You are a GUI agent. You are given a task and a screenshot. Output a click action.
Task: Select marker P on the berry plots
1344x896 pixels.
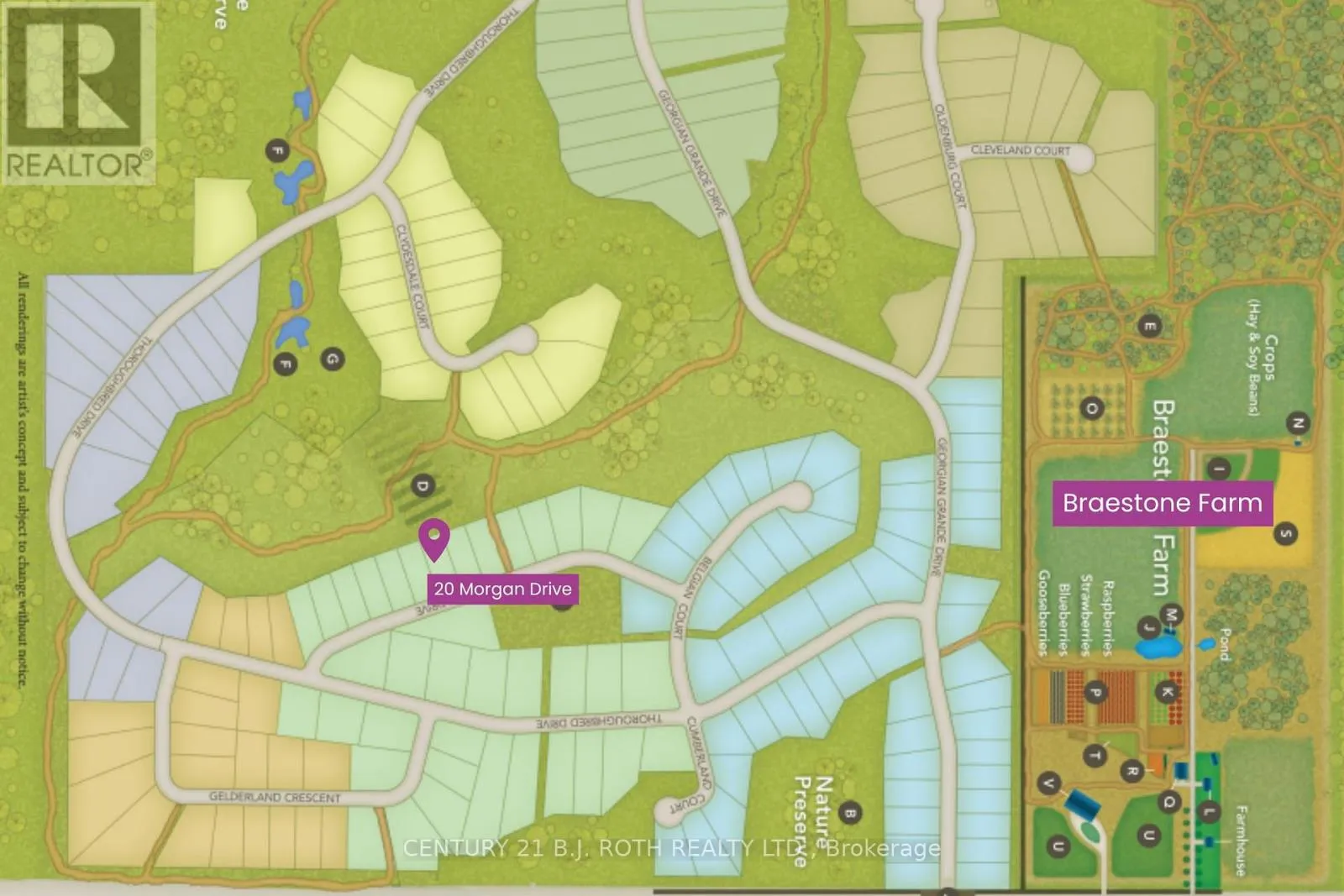[1095, 693]
